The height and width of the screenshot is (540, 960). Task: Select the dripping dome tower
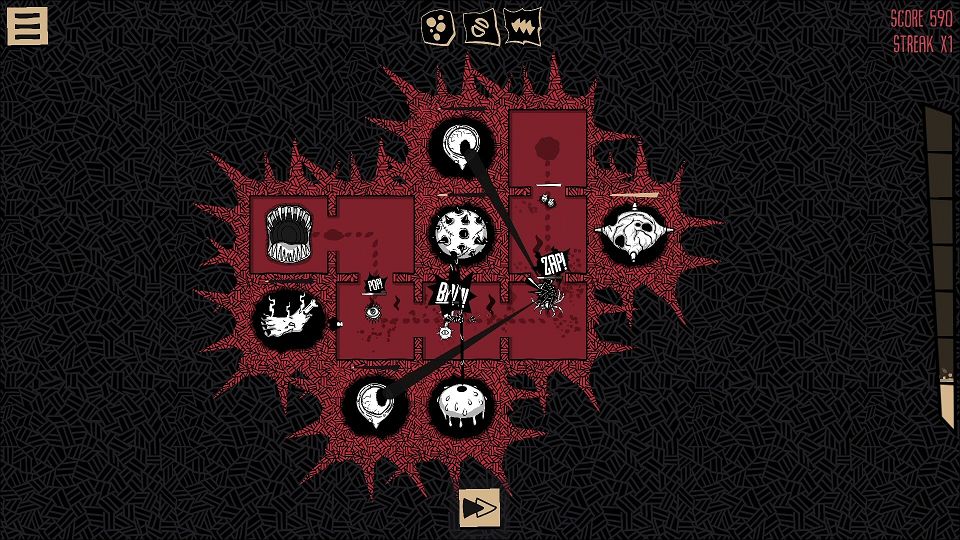click(461, 405)
